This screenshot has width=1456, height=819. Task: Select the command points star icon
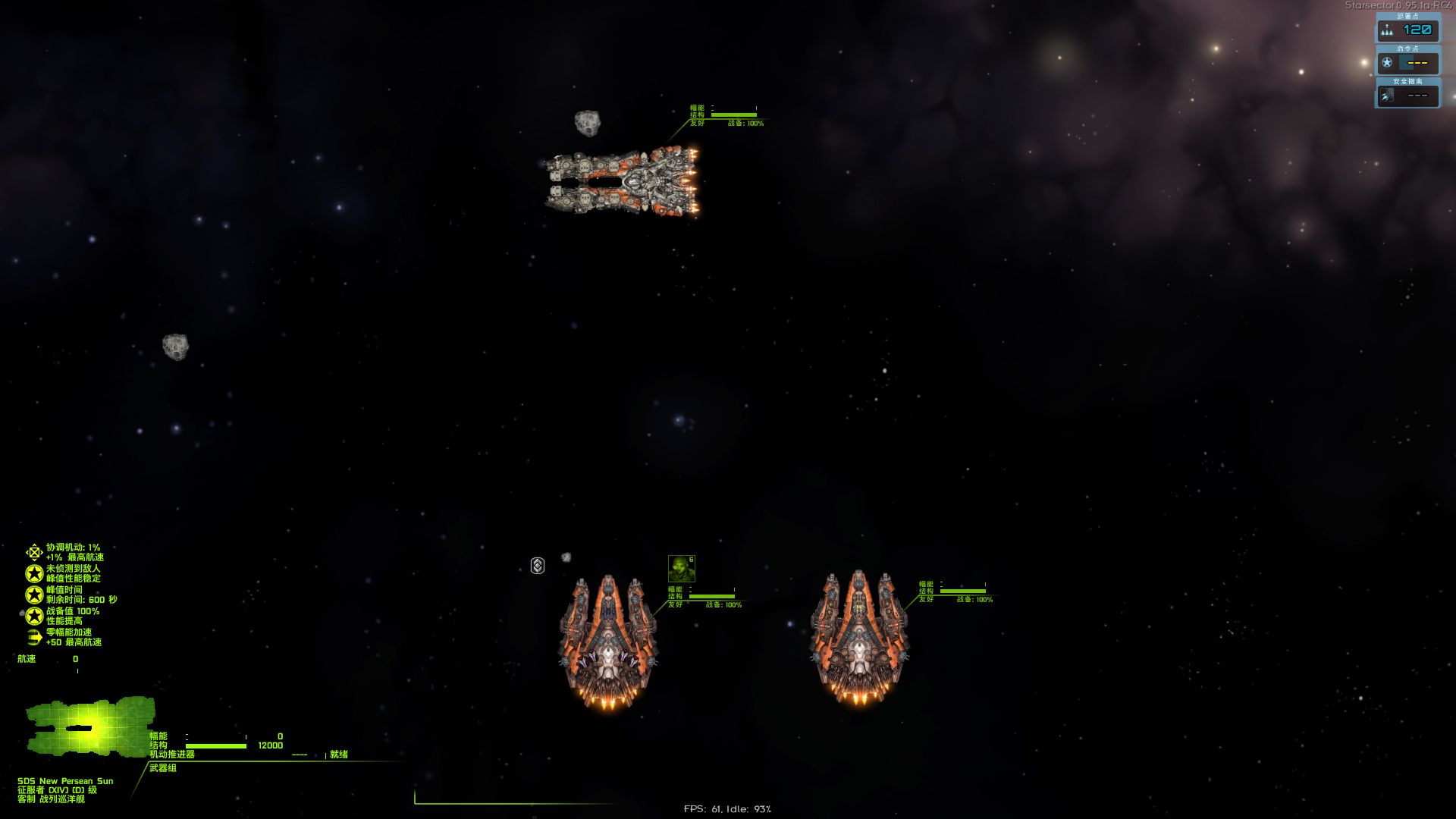click(1387, 63)
